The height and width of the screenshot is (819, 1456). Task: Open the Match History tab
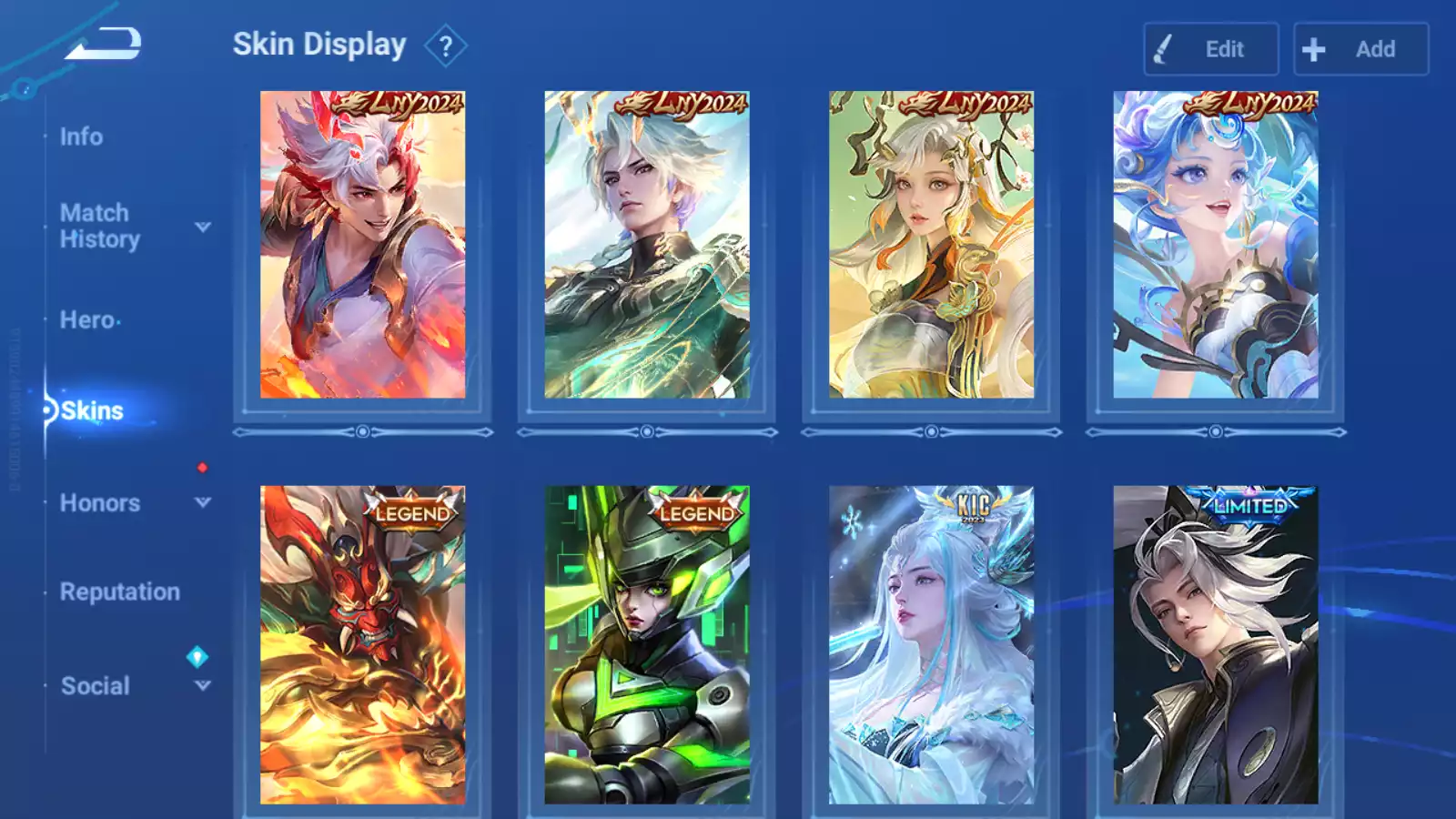point(99,226)
